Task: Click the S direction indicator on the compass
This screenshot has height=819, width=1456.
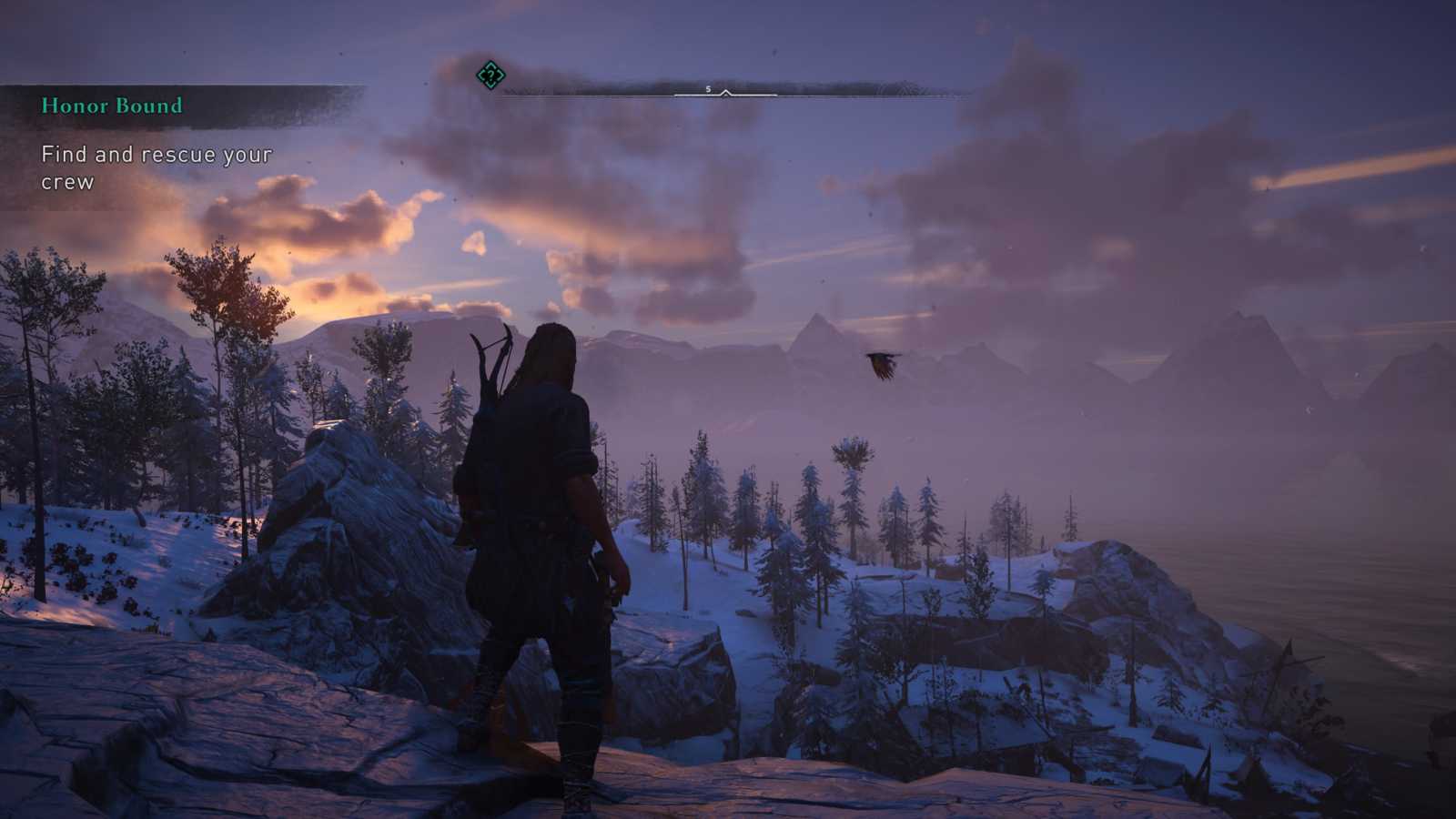Action: [x=708, y=89]
